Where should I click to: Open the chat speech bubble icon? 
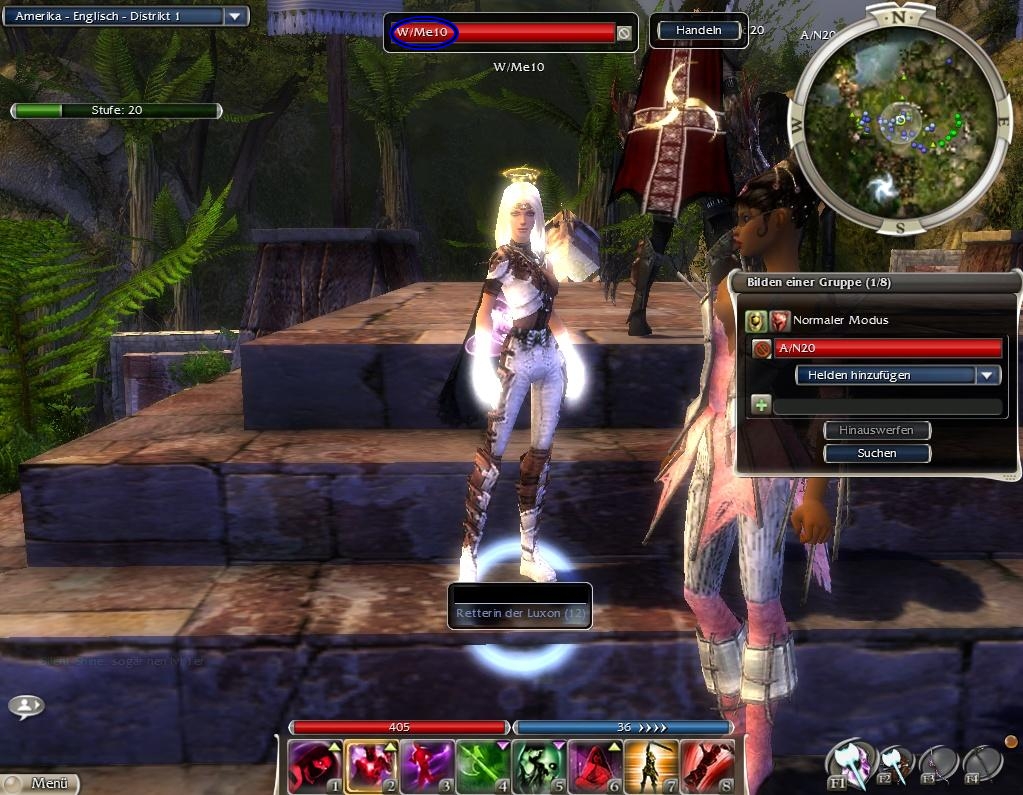[x=26, y=706]
